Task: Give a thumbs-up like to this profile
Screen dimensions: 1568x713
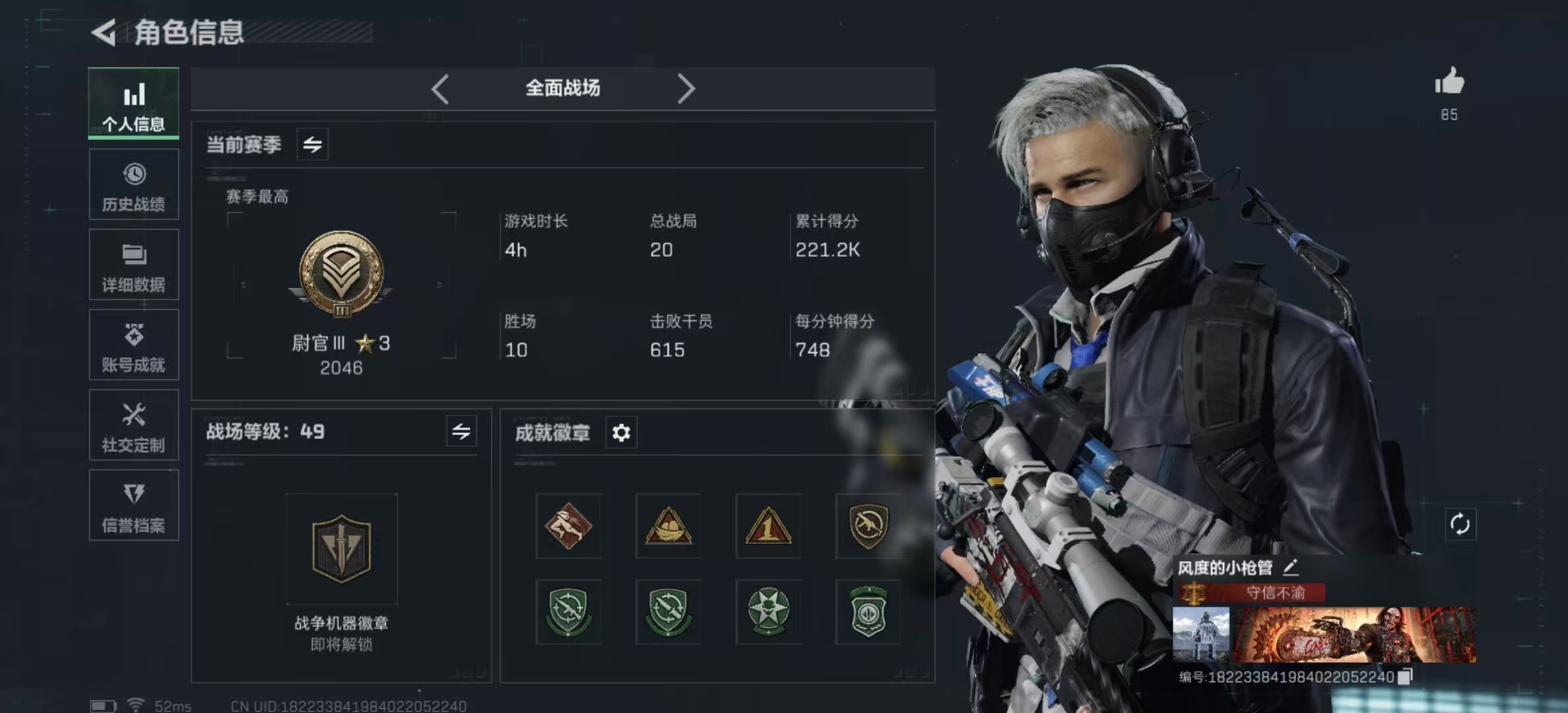Action: pos(1449,83)
